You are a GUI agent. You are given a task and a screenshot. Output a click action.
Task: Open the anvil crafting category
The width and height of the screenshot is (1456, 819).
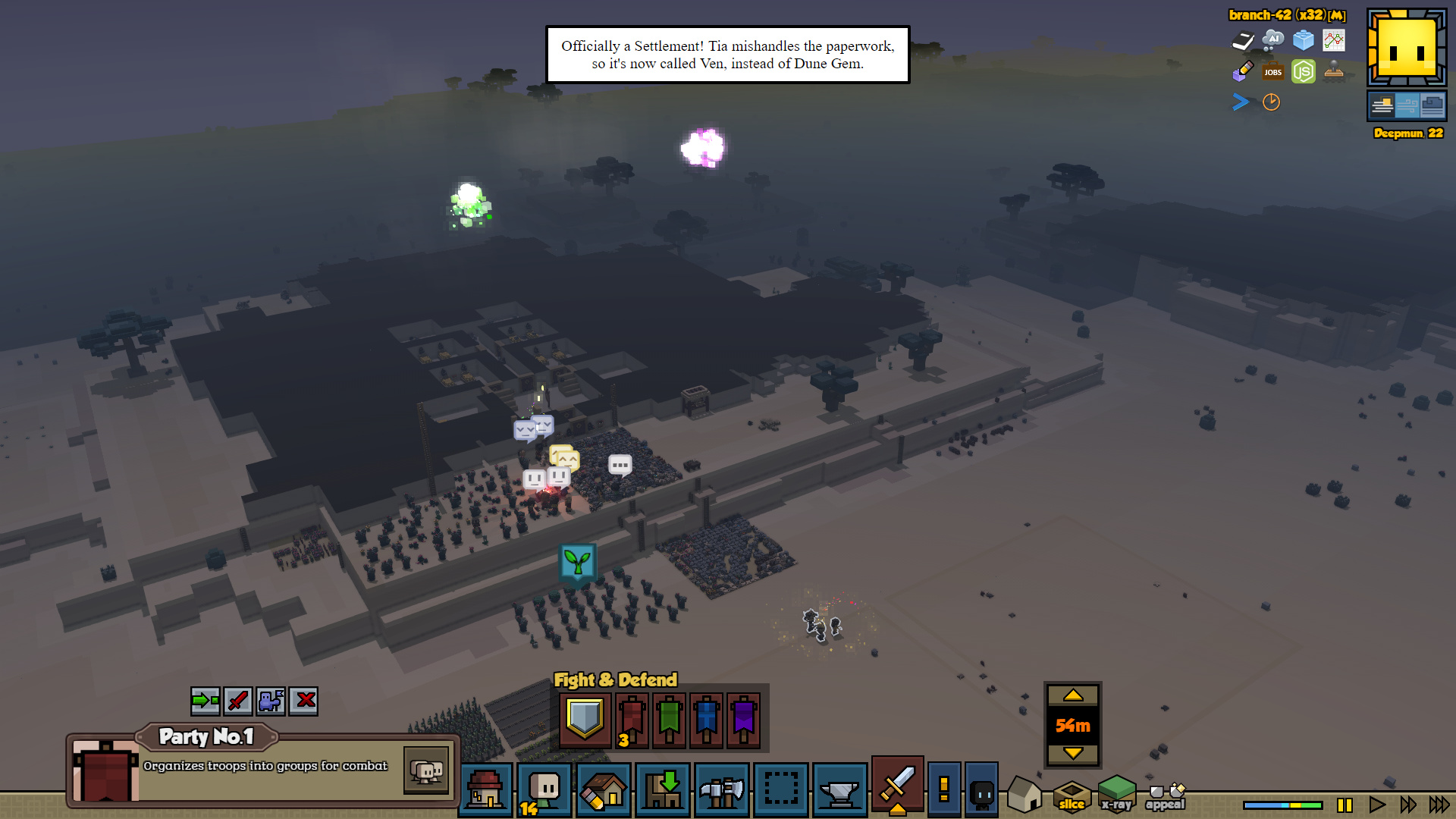click(839, 790)
